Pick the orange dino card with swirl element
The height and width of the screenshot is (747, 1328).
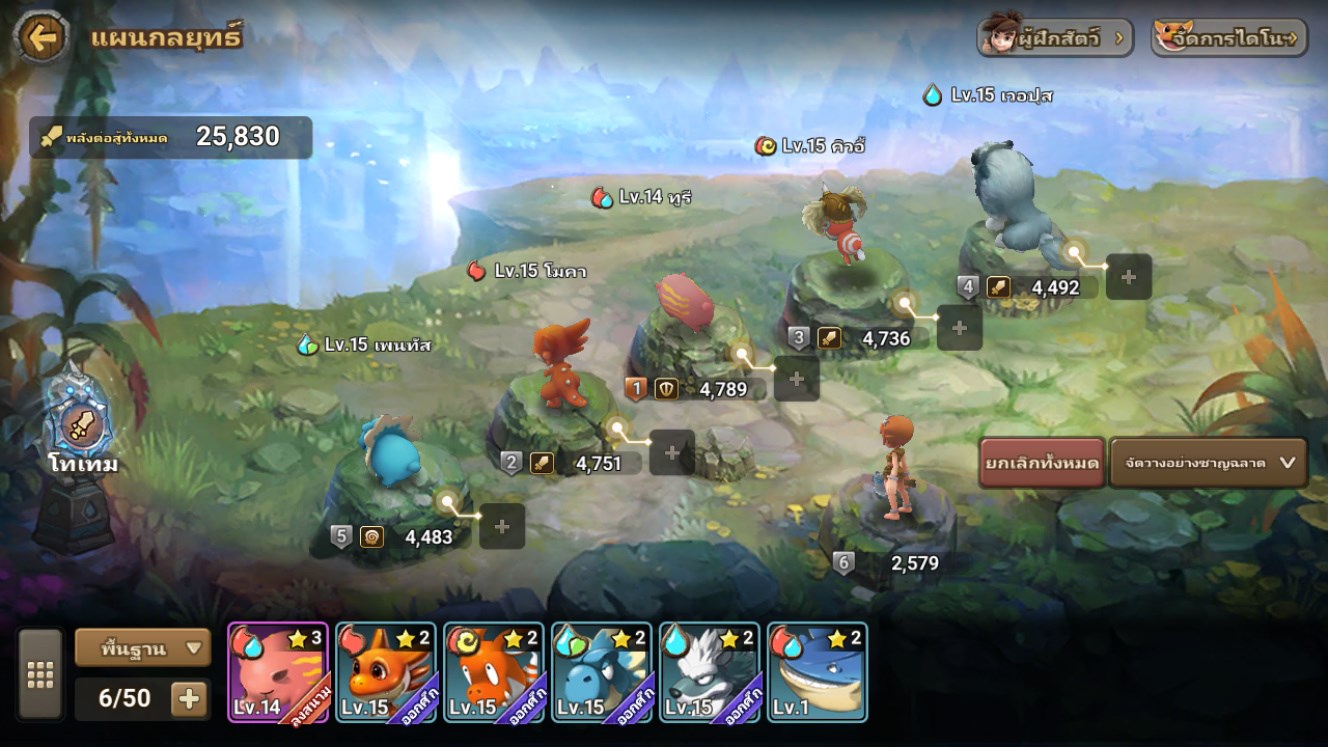tap(494, 672)
